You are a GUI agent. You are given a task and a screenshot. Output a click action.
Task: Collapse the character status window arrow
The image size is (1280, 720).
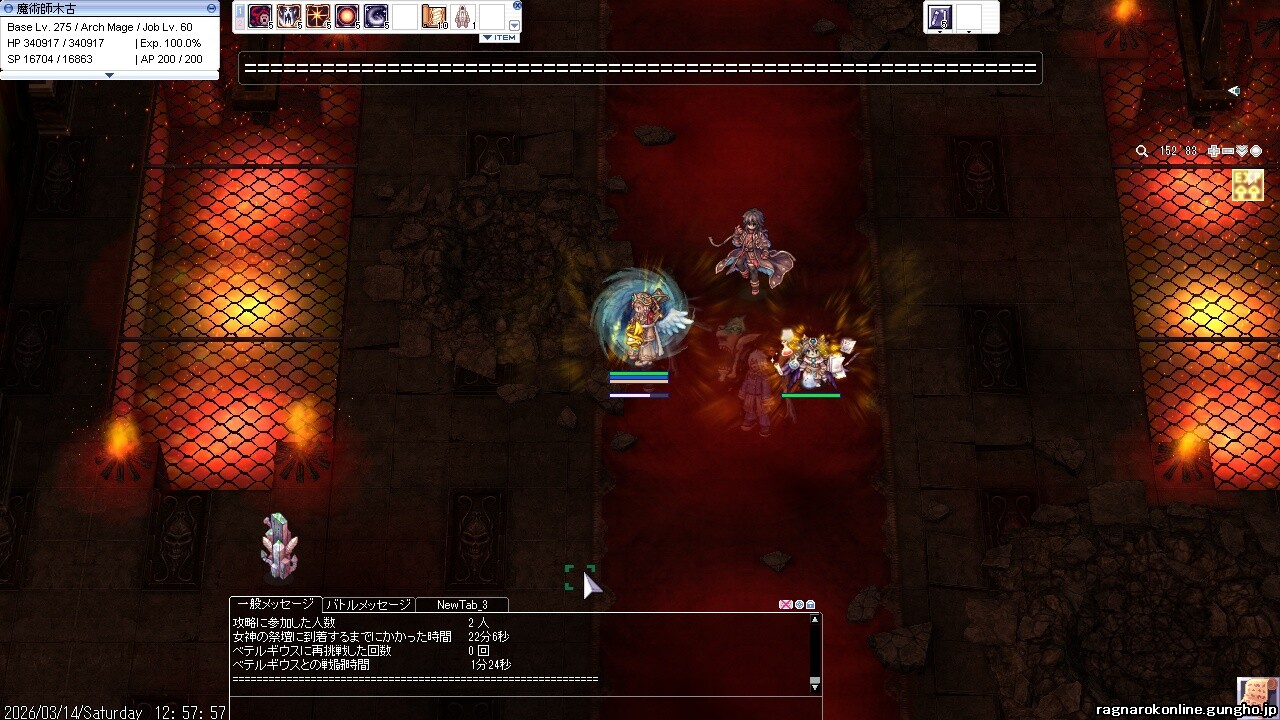[x=110, y=75]
